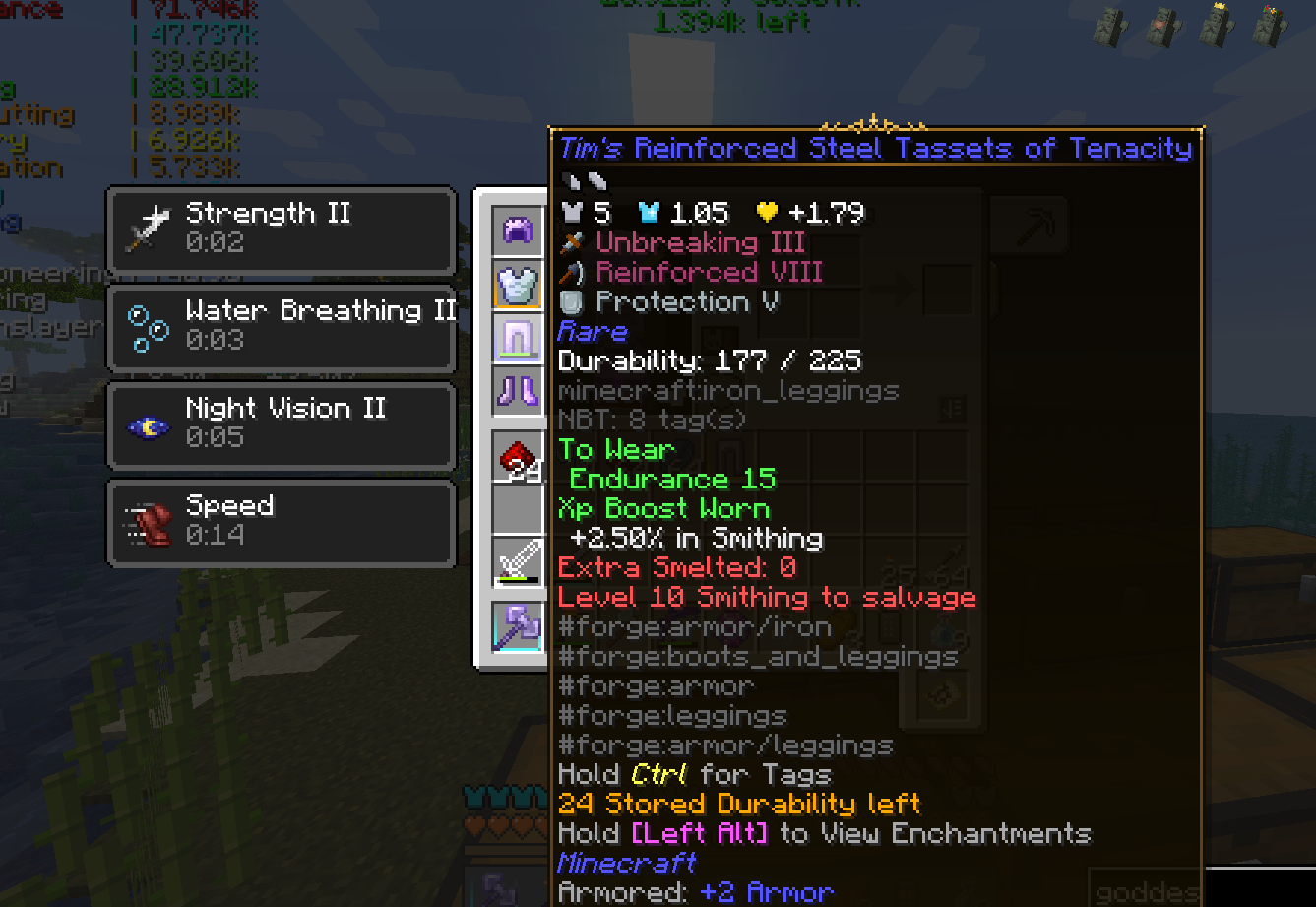
Task: Click the Level 10 Smithing to salvage text
Action: pyautogui.click(x=766, y=597)
